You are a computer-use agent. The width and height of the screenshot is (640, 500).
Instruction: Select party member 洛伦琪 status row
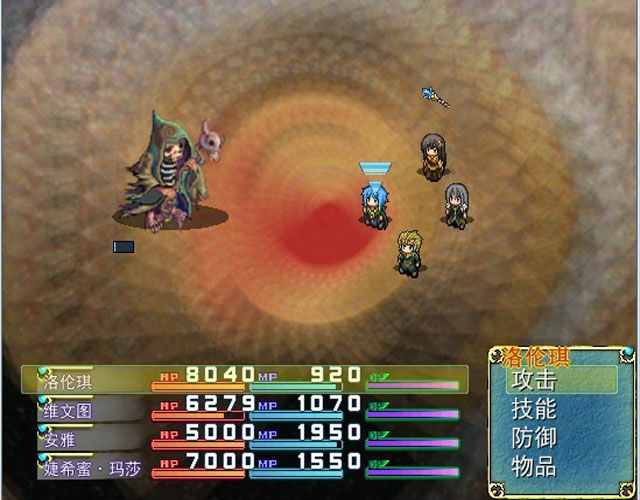pyautogui.click(x=244, y=380)
